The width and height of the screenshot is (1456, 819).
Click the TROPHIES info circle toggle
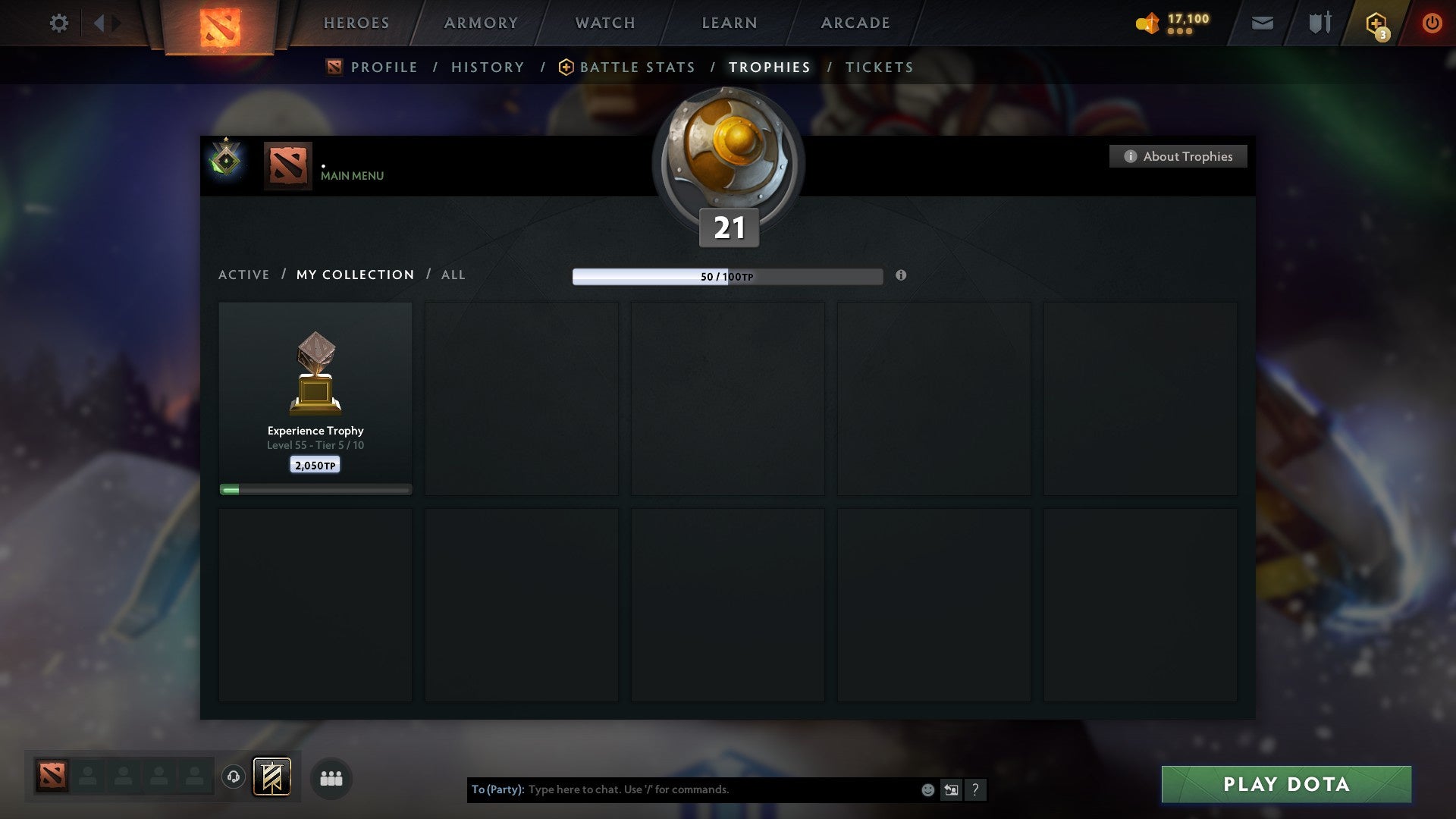click(x=901, y=276)
